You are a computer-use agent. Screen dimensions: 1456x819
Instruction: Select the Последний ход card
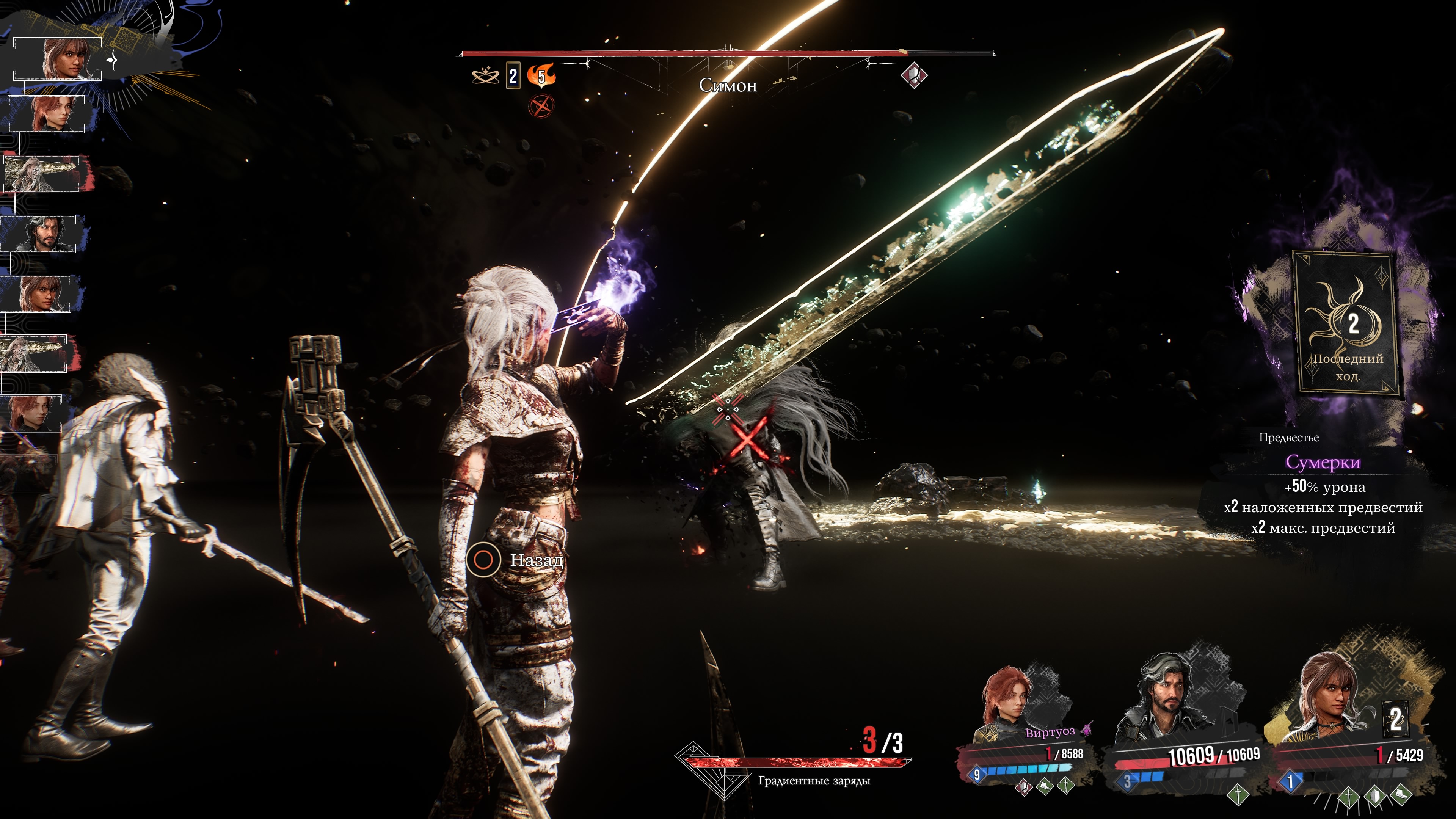coord(1346,323)
